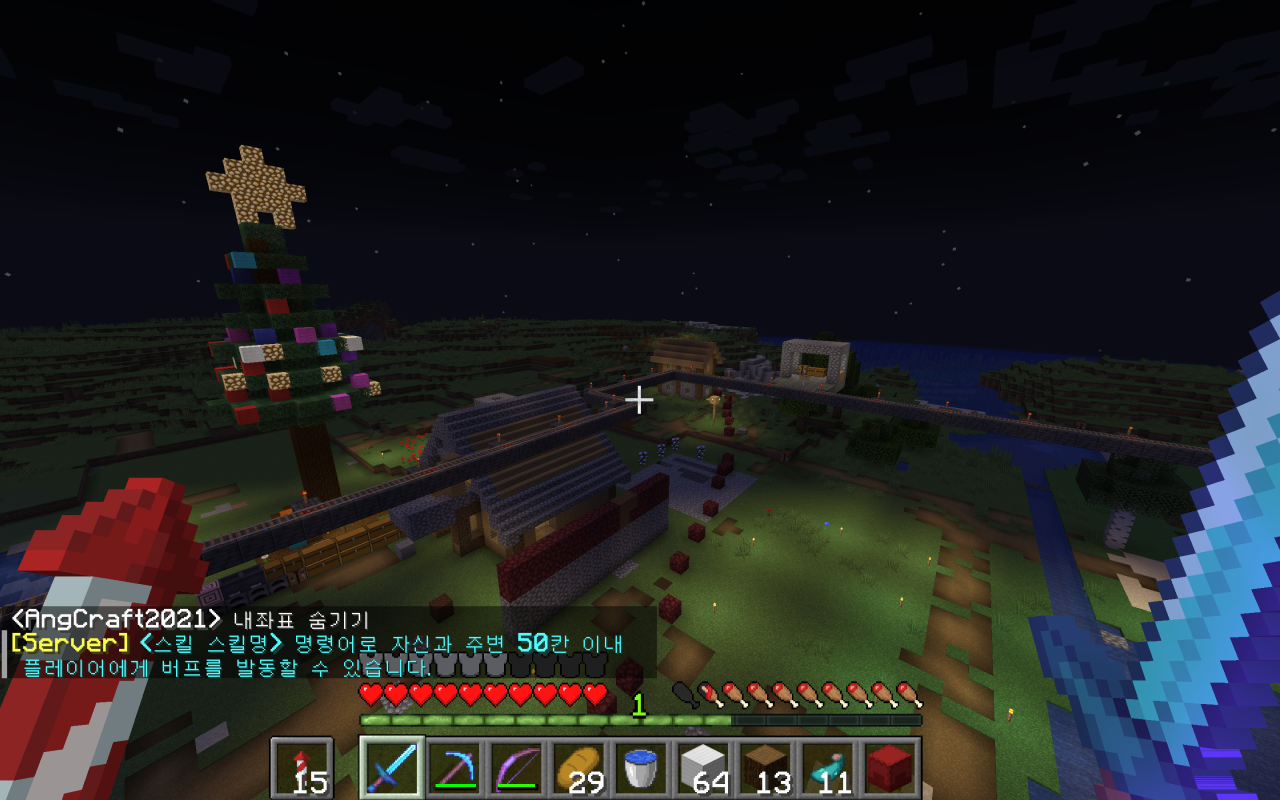Screen dimensions: 1280x800
Task: Select the diamond sword hotbar slot
Action: 391,769
